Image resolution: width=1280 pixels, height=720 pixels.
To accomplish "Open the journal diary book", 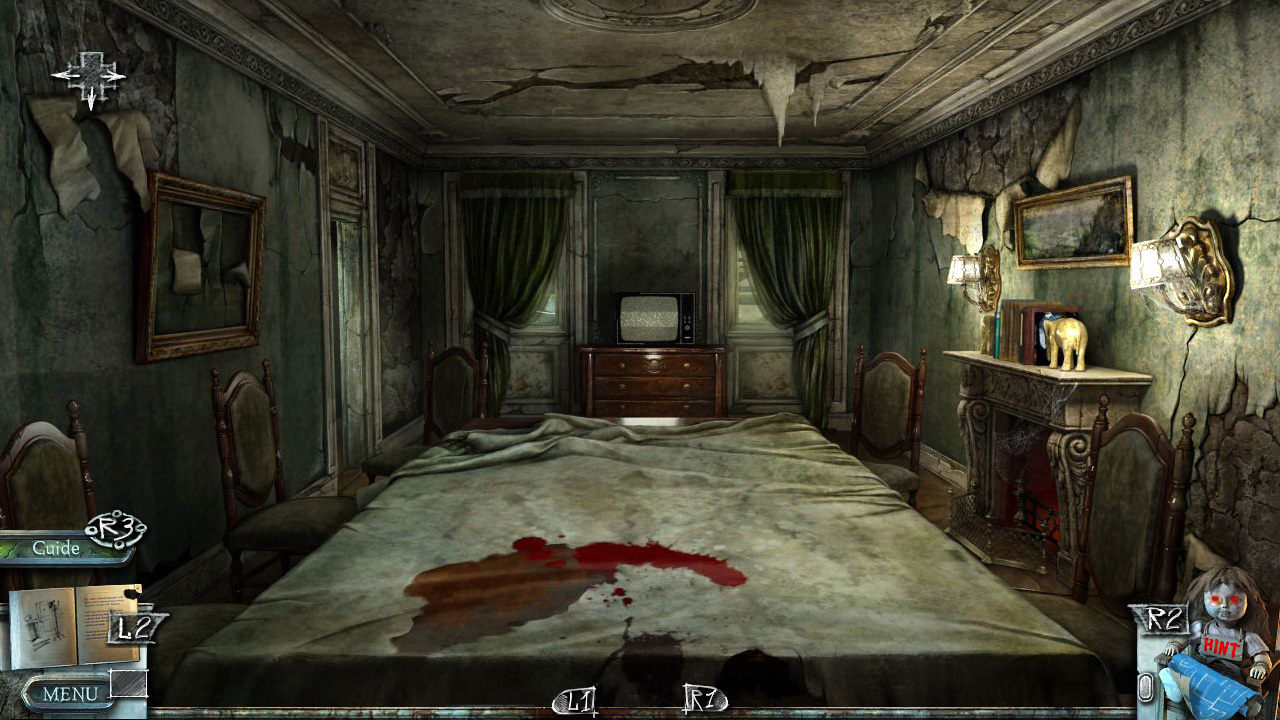I will tap(73, 625).
